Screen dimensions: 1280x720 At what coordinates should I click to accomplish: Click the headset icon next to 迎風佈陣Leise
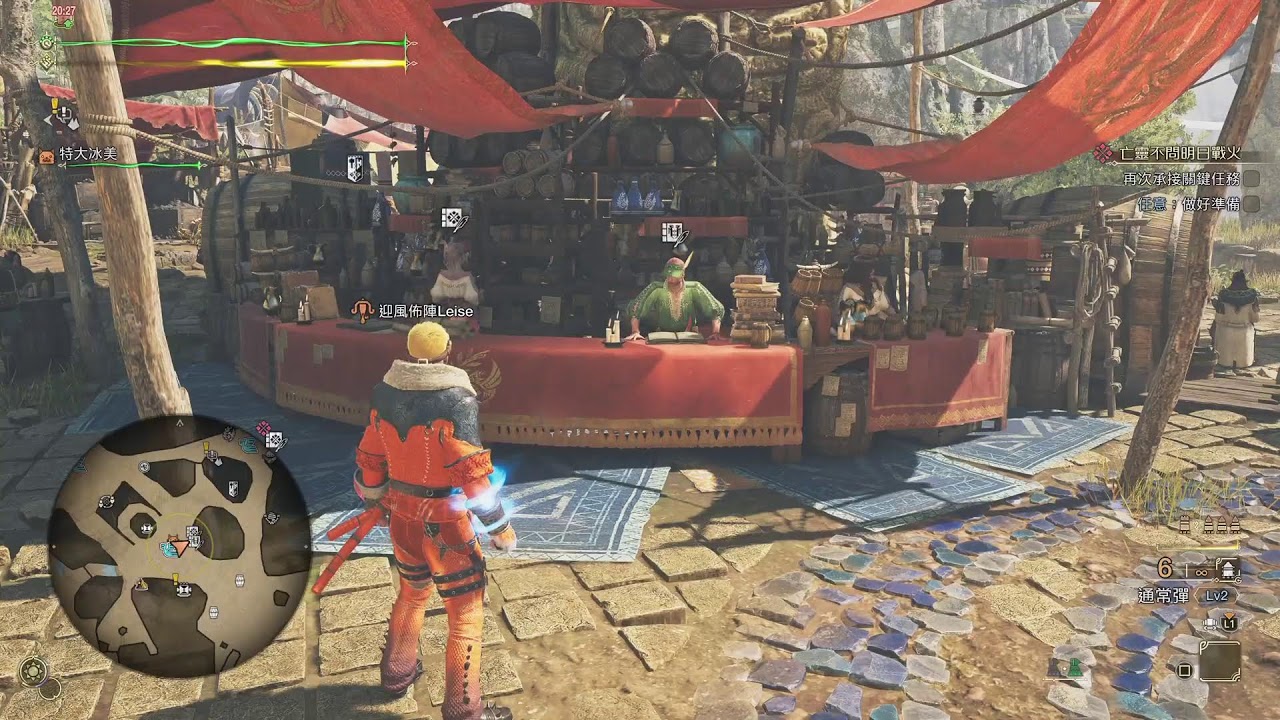(361, 311)
